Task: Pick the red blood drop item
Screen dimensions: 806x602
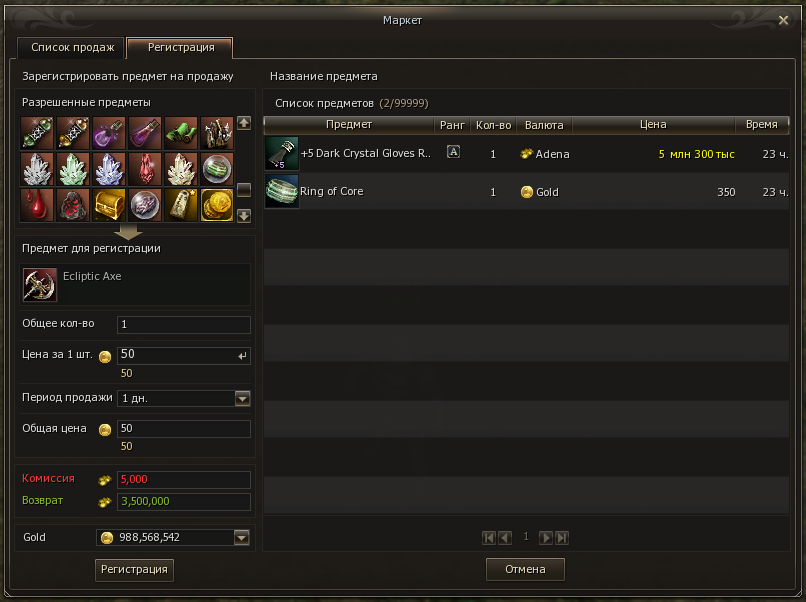Action: tap(37, 204)
